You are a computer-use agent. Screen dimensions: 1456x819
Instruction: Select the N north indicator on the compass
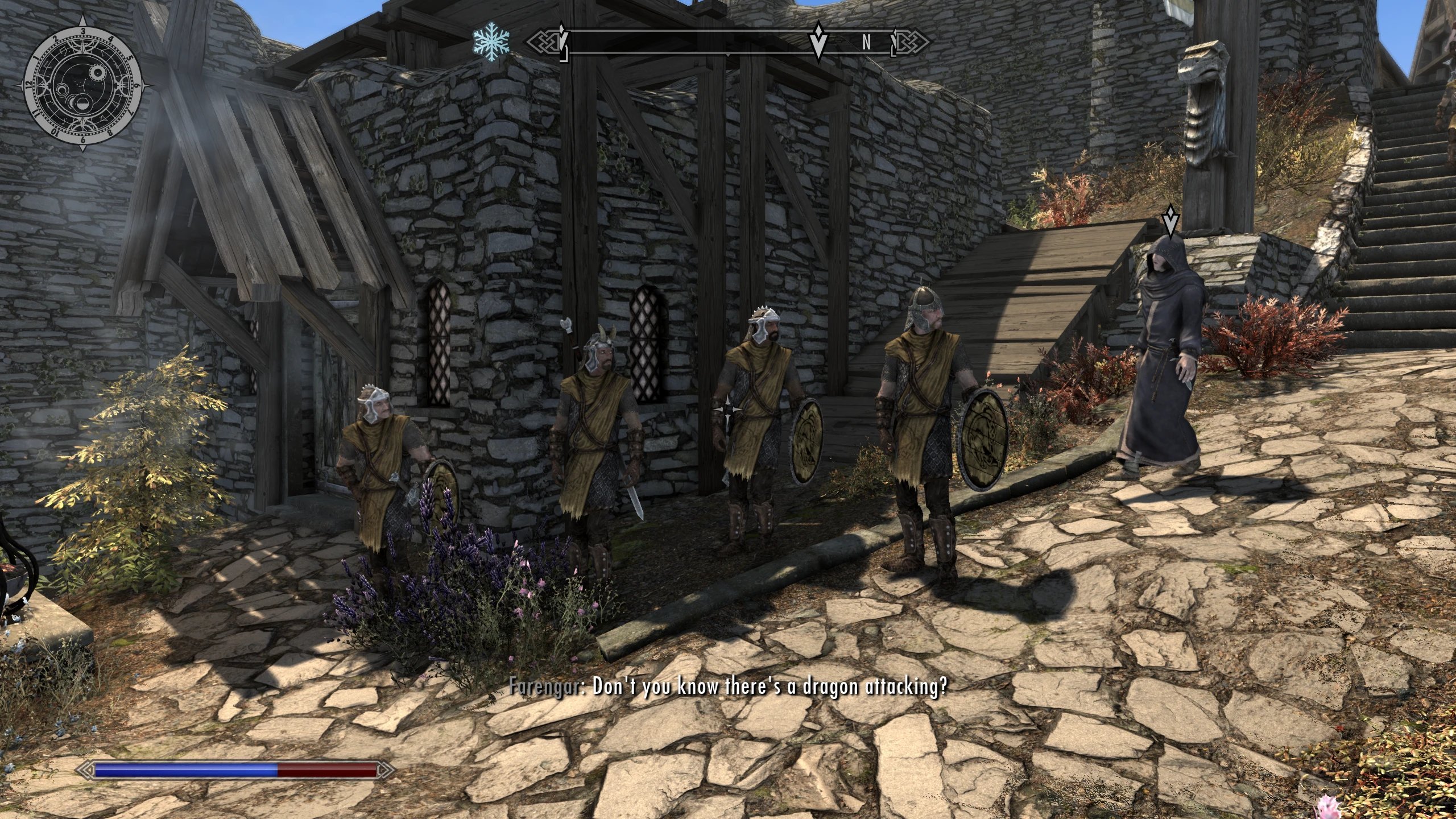(x=866, y=43)
